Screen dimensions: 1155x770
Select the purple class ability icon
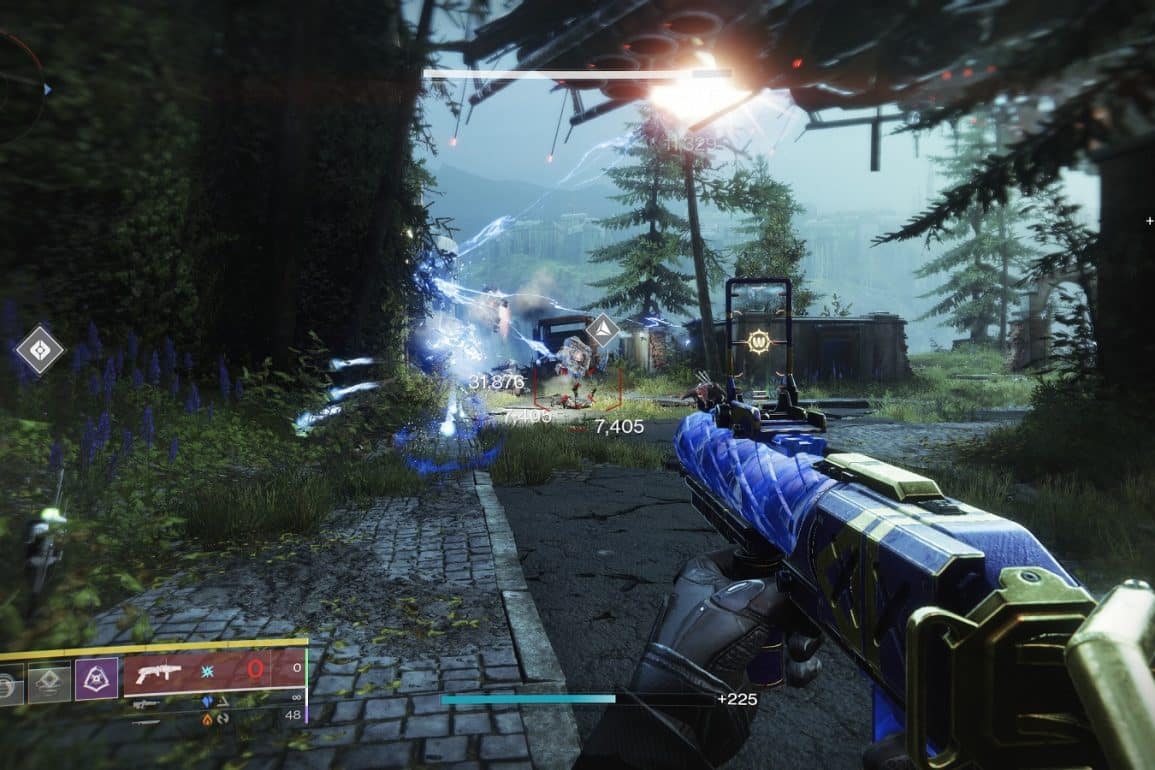[96, 678]
